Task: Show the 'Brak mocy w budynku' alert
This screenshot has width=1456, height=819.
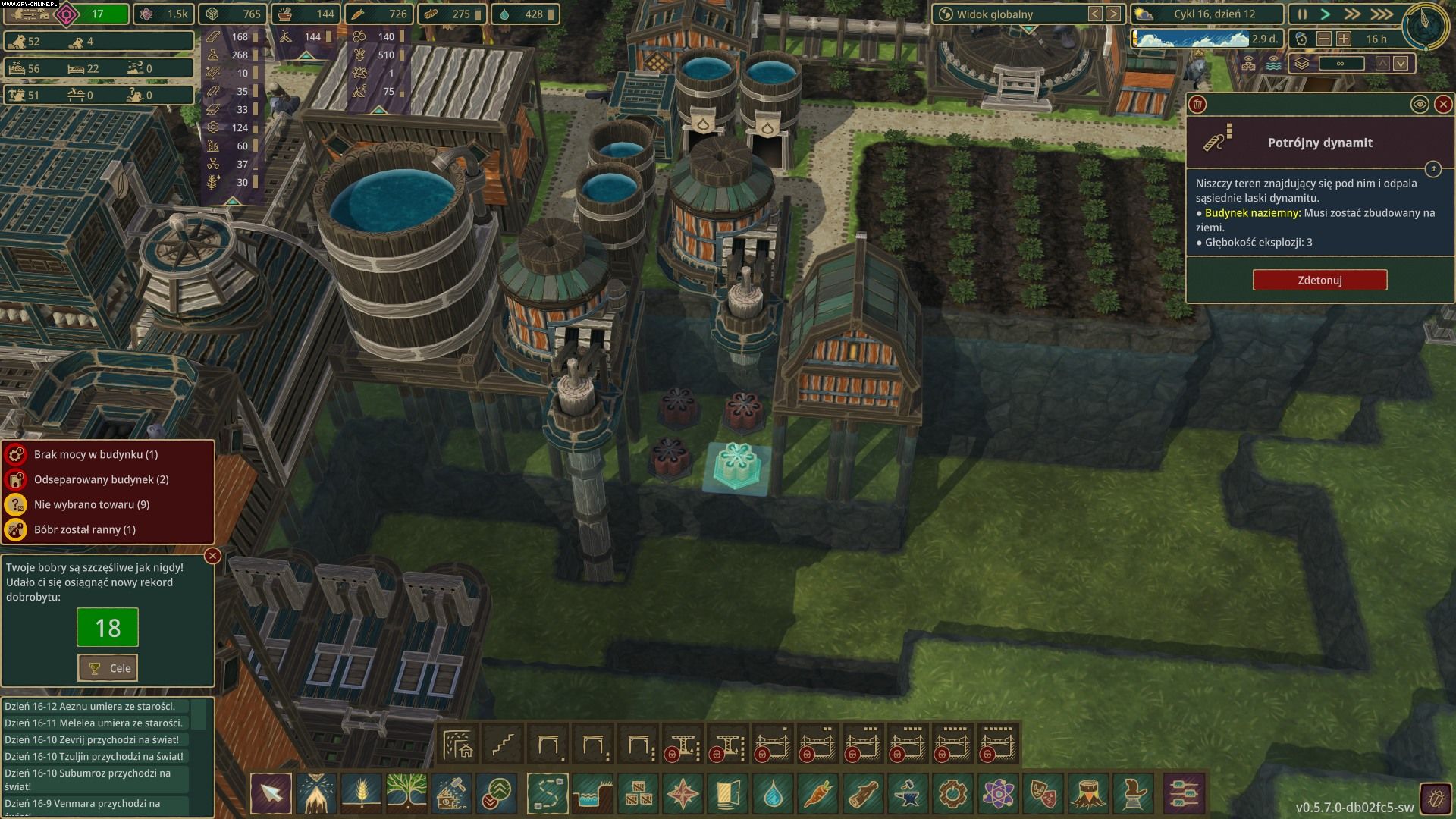Action: [x=96, y=454]
